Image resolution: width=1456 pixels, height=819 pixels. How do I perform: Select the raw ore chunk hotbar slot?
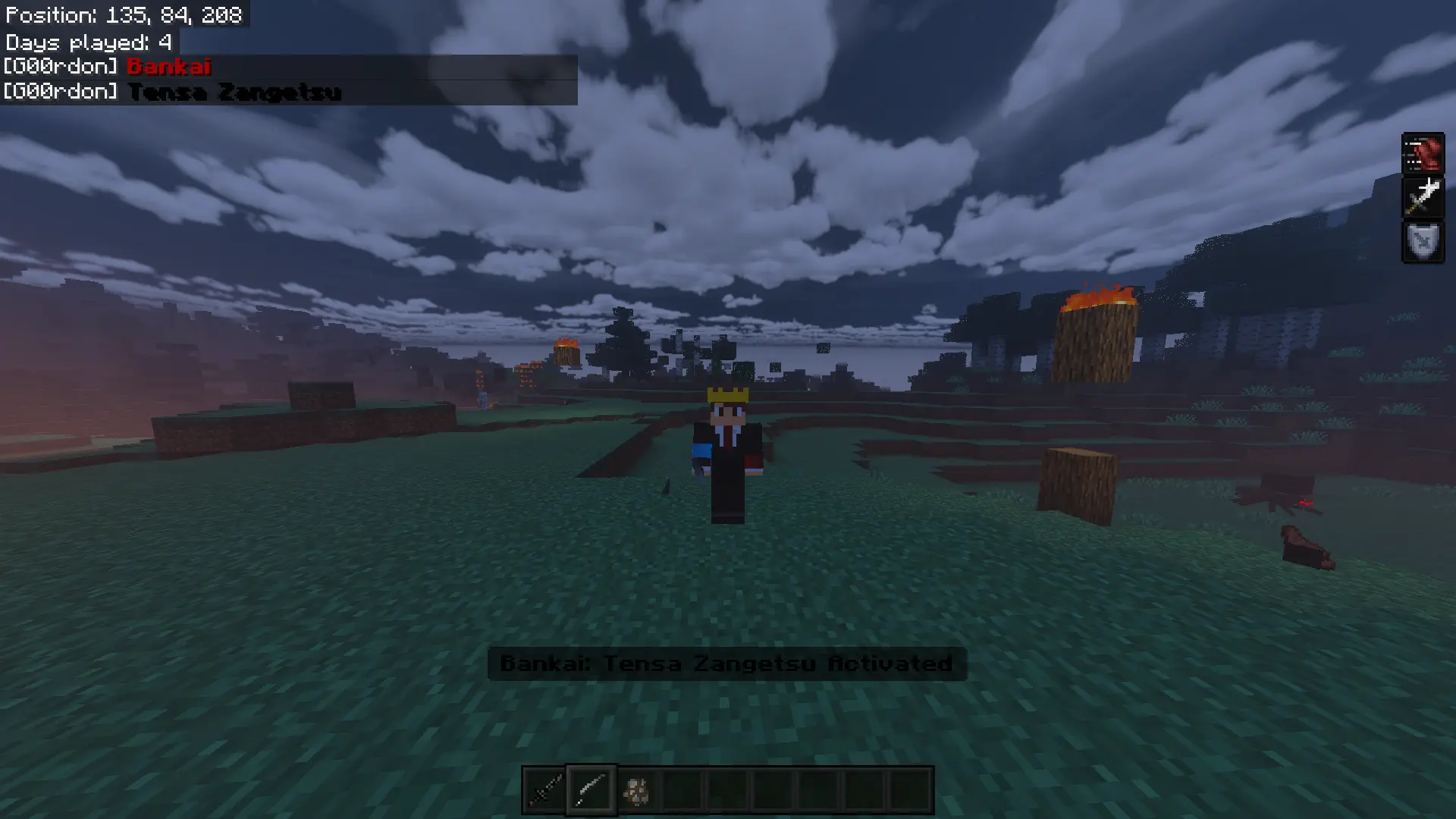pyautogui.click(x=635, y=791)
